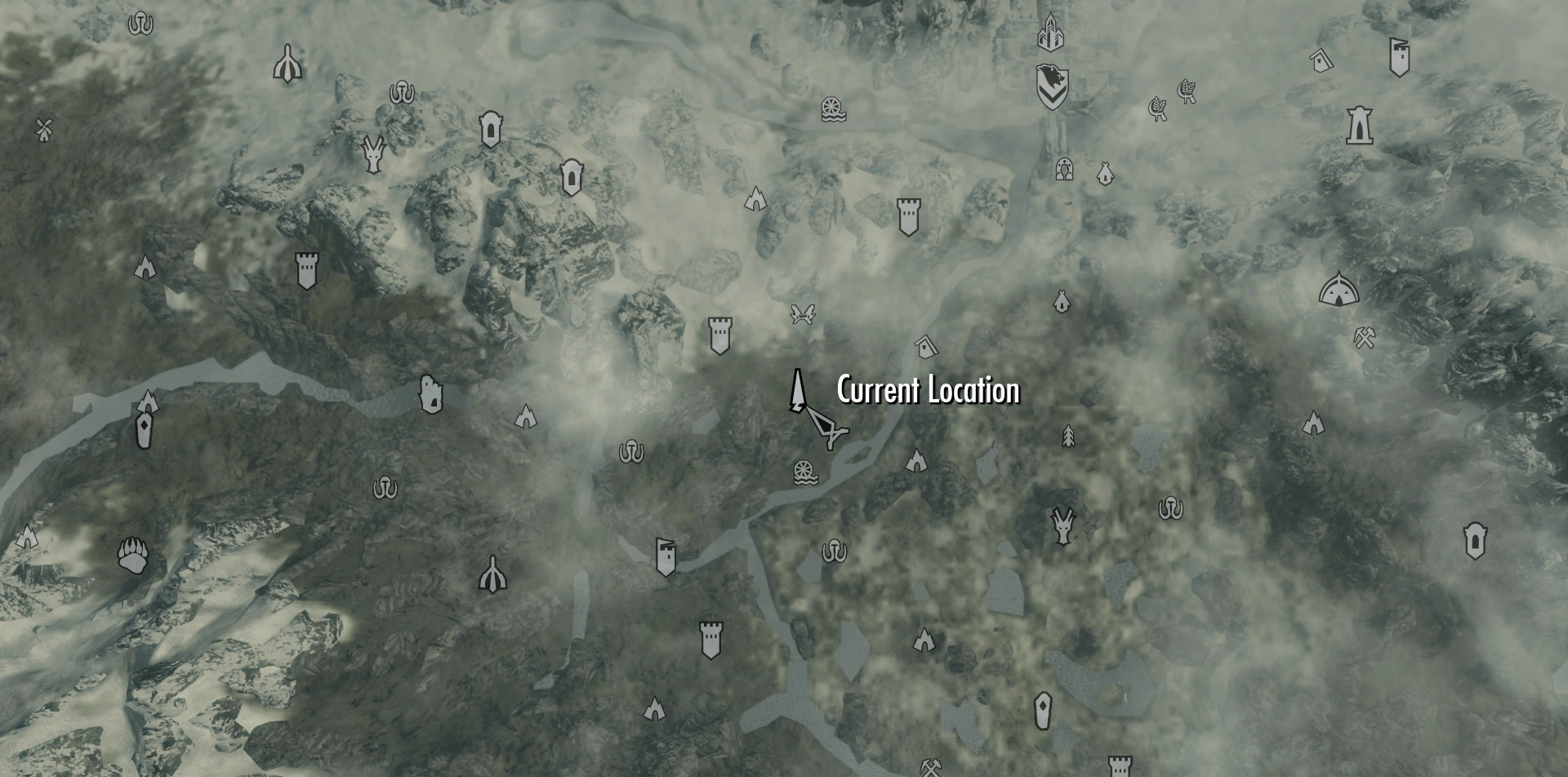Click the Current Location text label
The width and height of the screenshot is (1568, 777).
click(927, 392)
